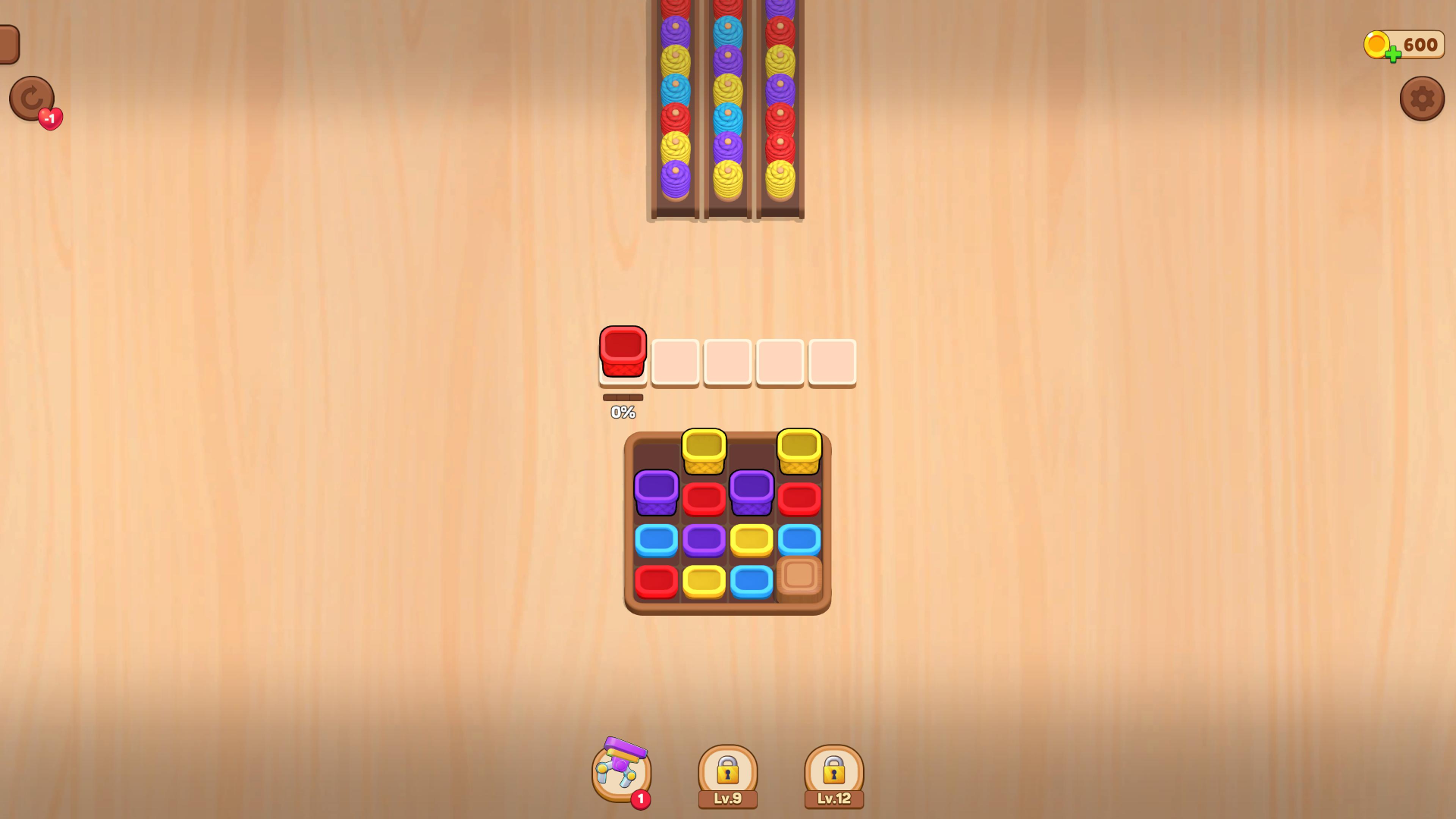Tap the booster count badge showing 1
Screen dimensions: 1456x819
[641, 799]
